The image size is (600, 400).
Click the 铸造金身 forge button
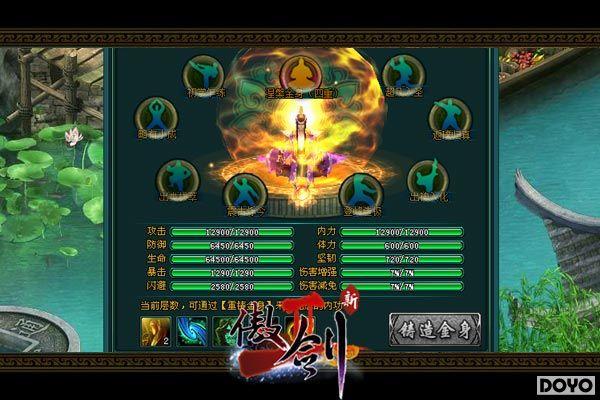tap(426, 329)
